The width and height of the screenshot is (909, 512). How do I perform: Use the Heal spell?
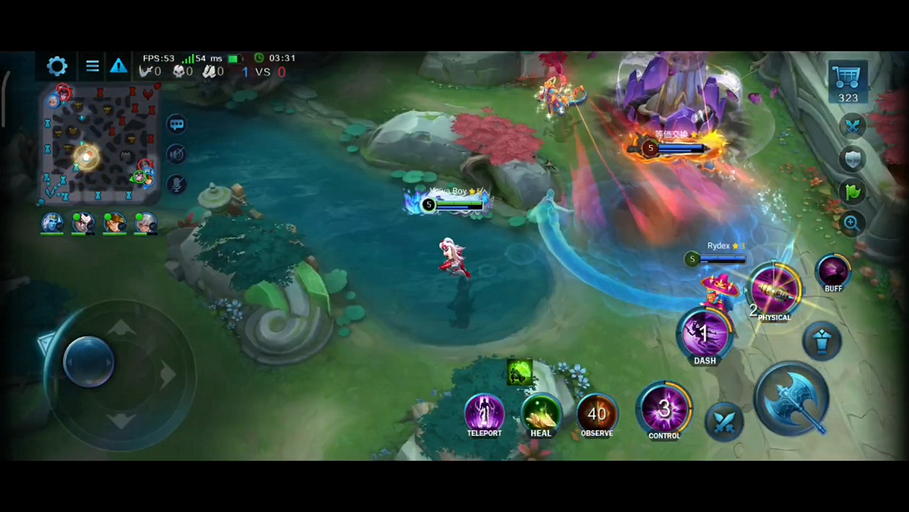tap(541, 412)
